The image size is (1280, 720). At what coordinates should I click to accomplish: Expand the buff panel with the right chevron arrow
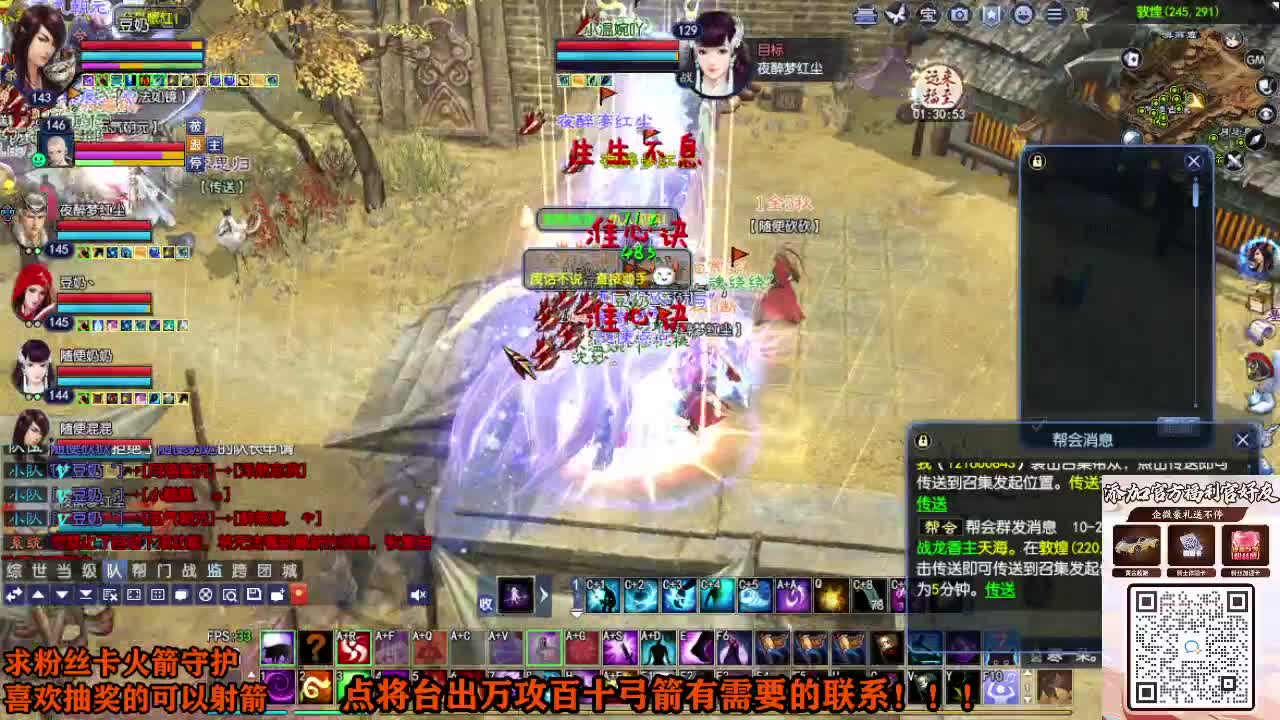click(x=544, y=594)
